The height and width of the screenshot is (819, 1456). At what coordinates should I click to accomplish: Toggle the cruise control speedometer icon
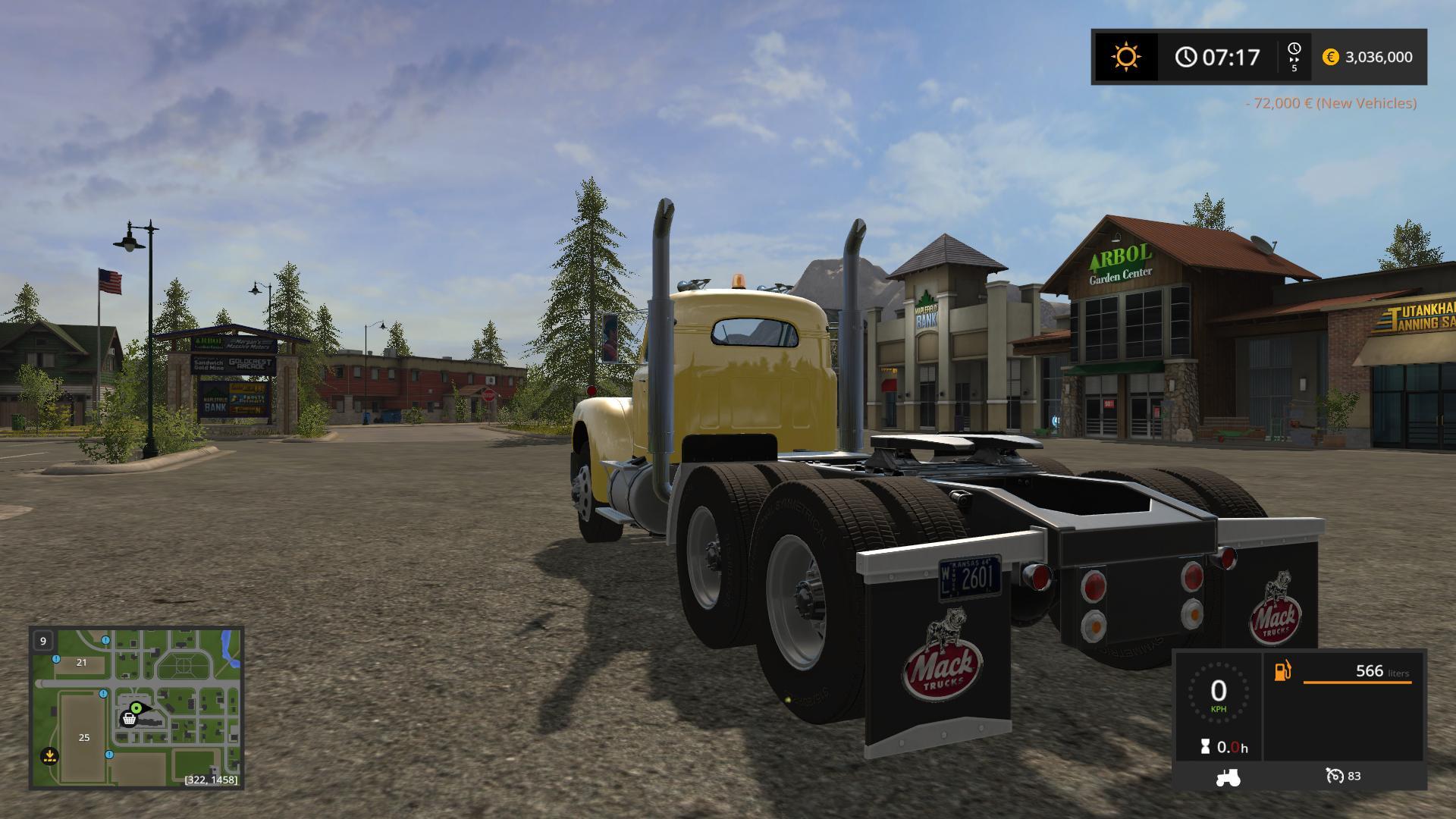pyautogui.click(x=1334, y=776)
